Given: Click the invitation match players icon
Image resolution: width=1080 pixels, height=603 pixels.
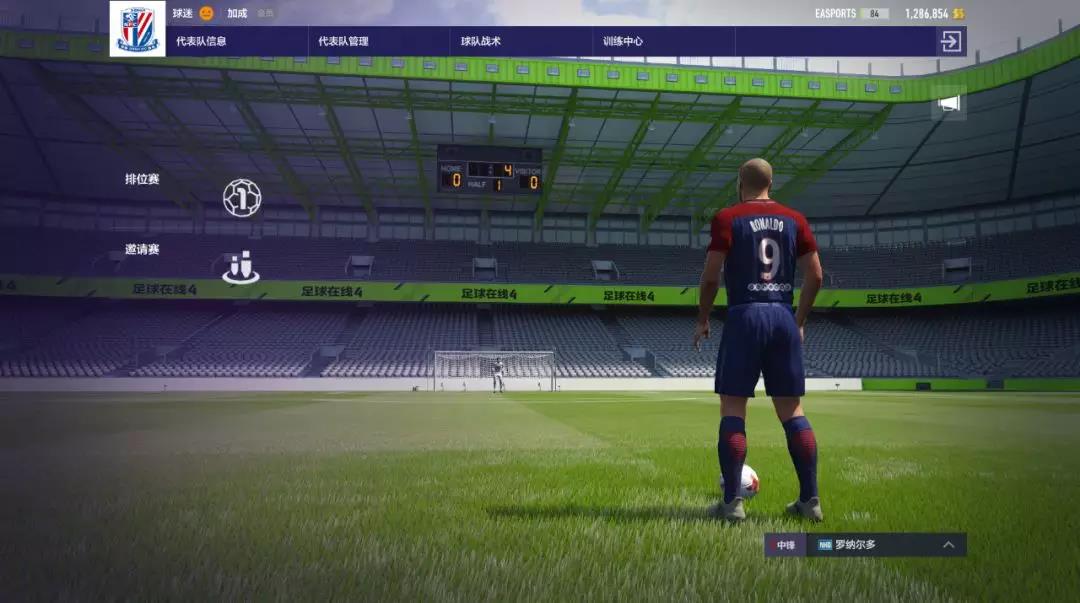Looking at the screenshot, I should click(x=241, y=267).
